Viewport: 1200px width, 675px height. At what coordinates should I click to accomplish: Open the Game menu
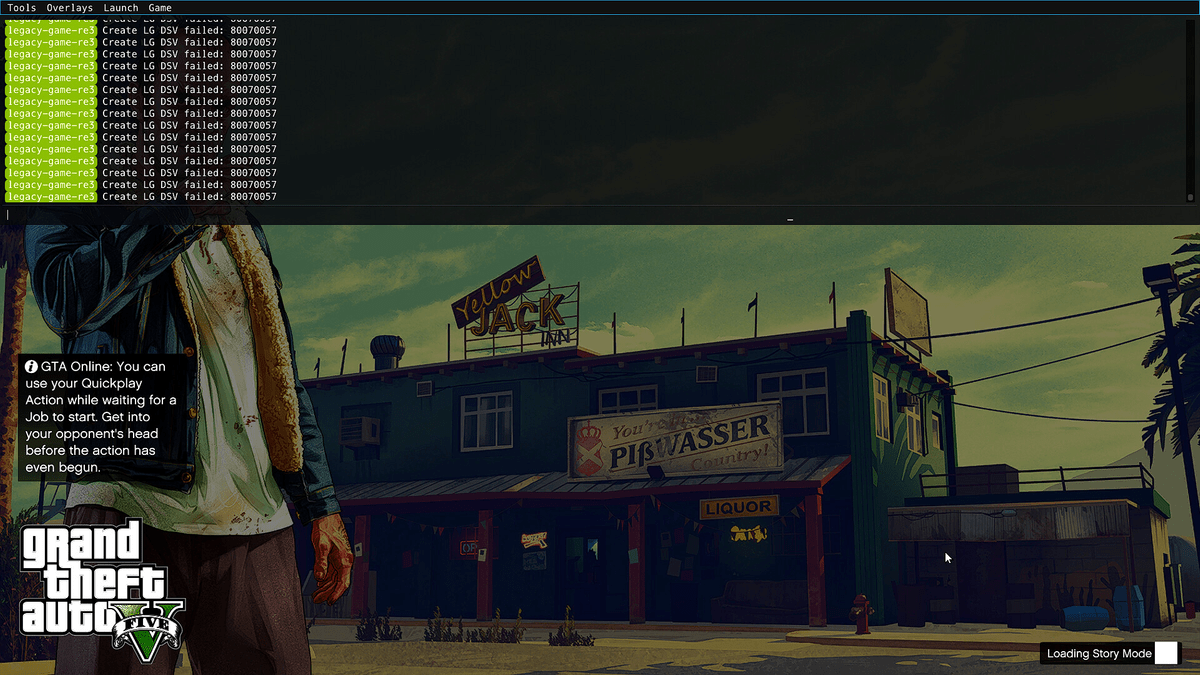[160, 8]
